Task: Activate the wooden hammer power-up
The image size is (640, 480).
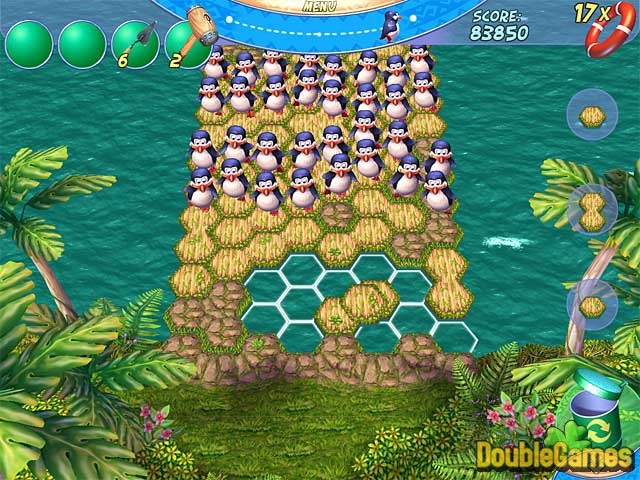Action: [x=187, y=43]
